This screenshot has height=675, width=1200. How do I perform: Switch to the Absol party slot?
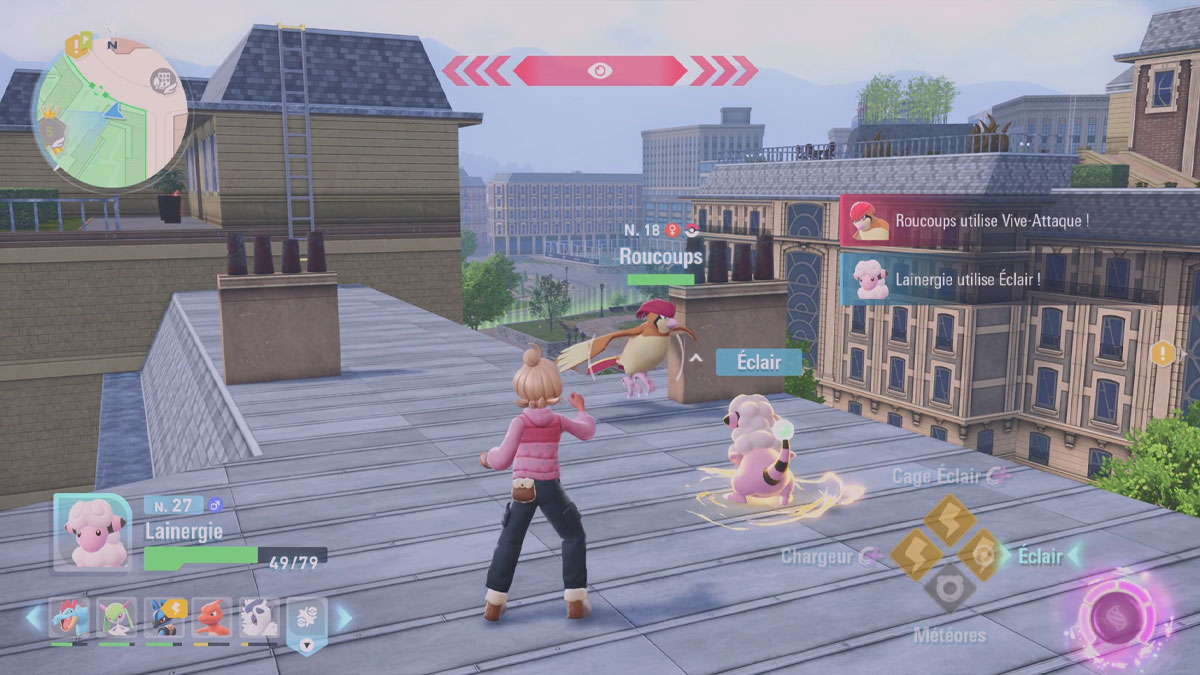[258, 618]
